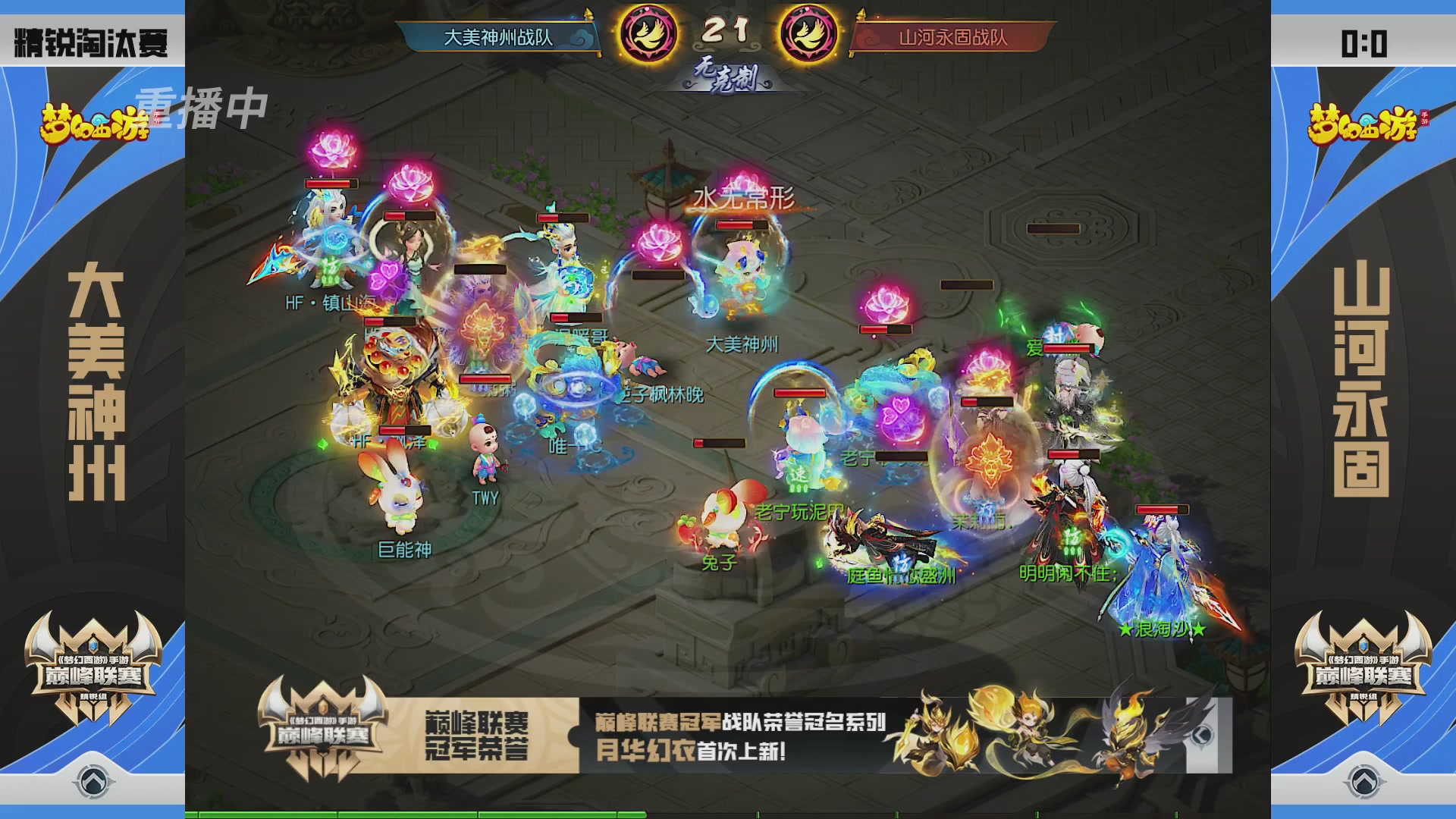This screenshot has width=1456, height=819.
Task: Select the left team's phoenix emblem icon
Action: tap(648, 32)
